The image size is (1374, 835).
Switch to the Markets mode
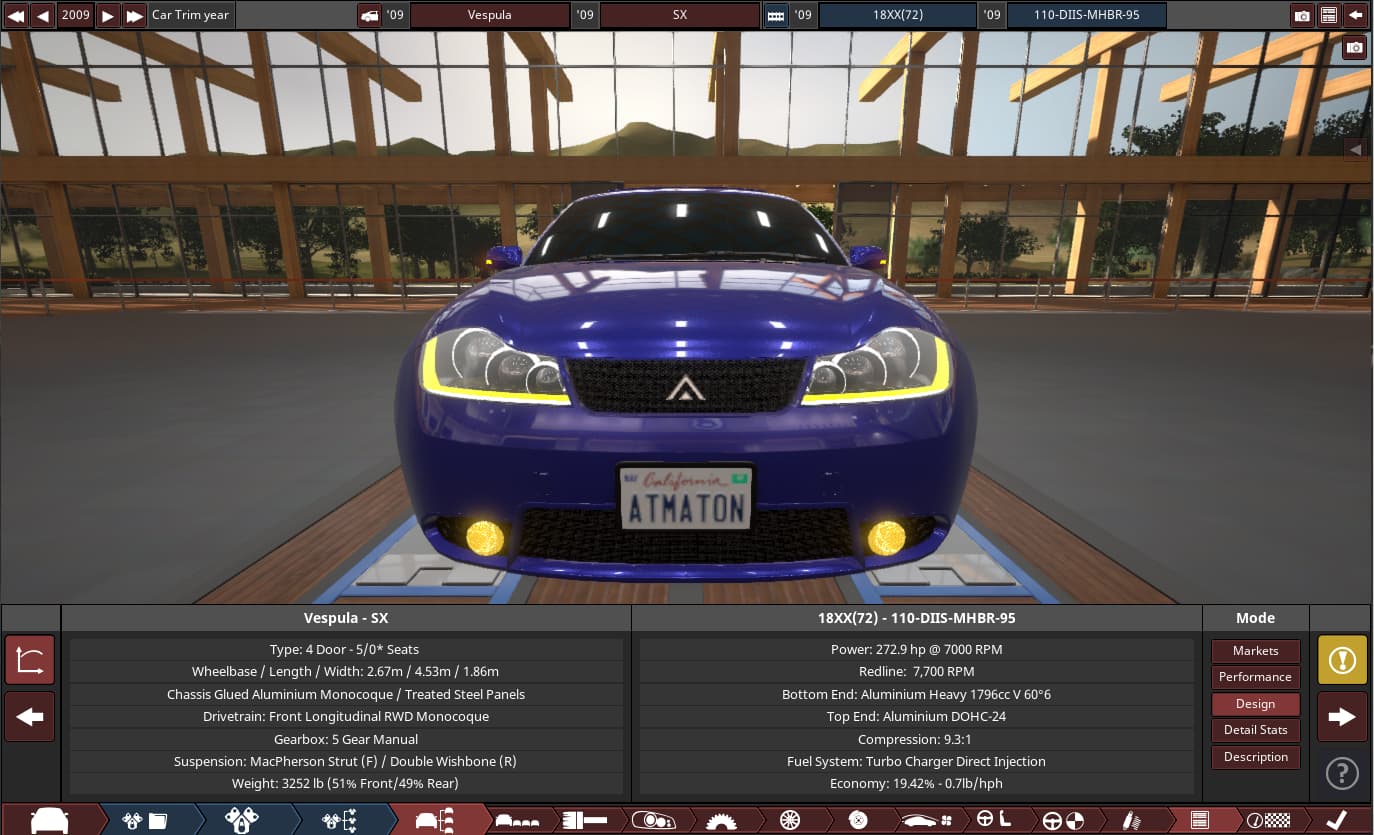point(1255,651)
